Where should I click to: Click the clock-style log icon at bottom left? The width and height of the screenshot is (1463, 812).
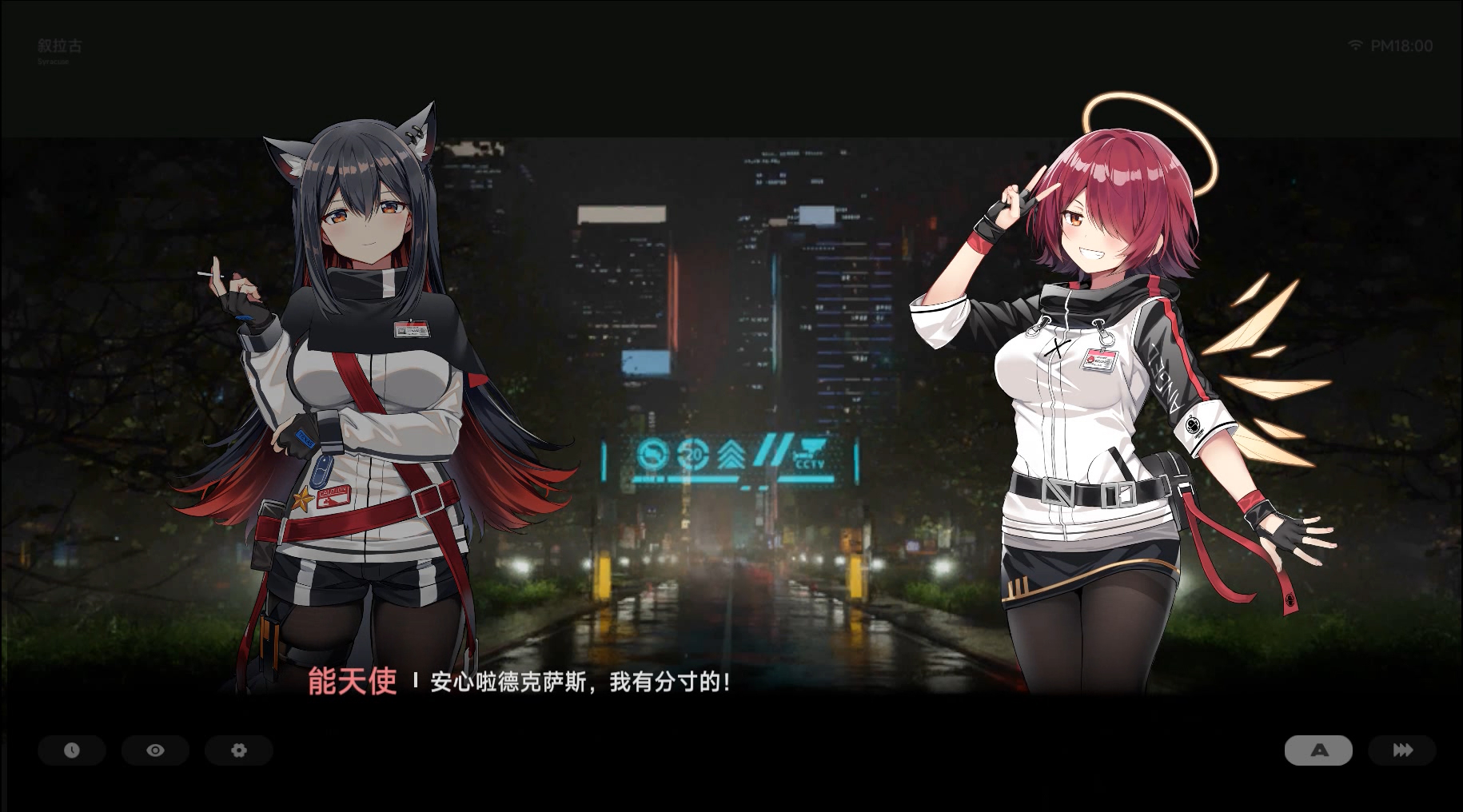click(x=72, y=750)
